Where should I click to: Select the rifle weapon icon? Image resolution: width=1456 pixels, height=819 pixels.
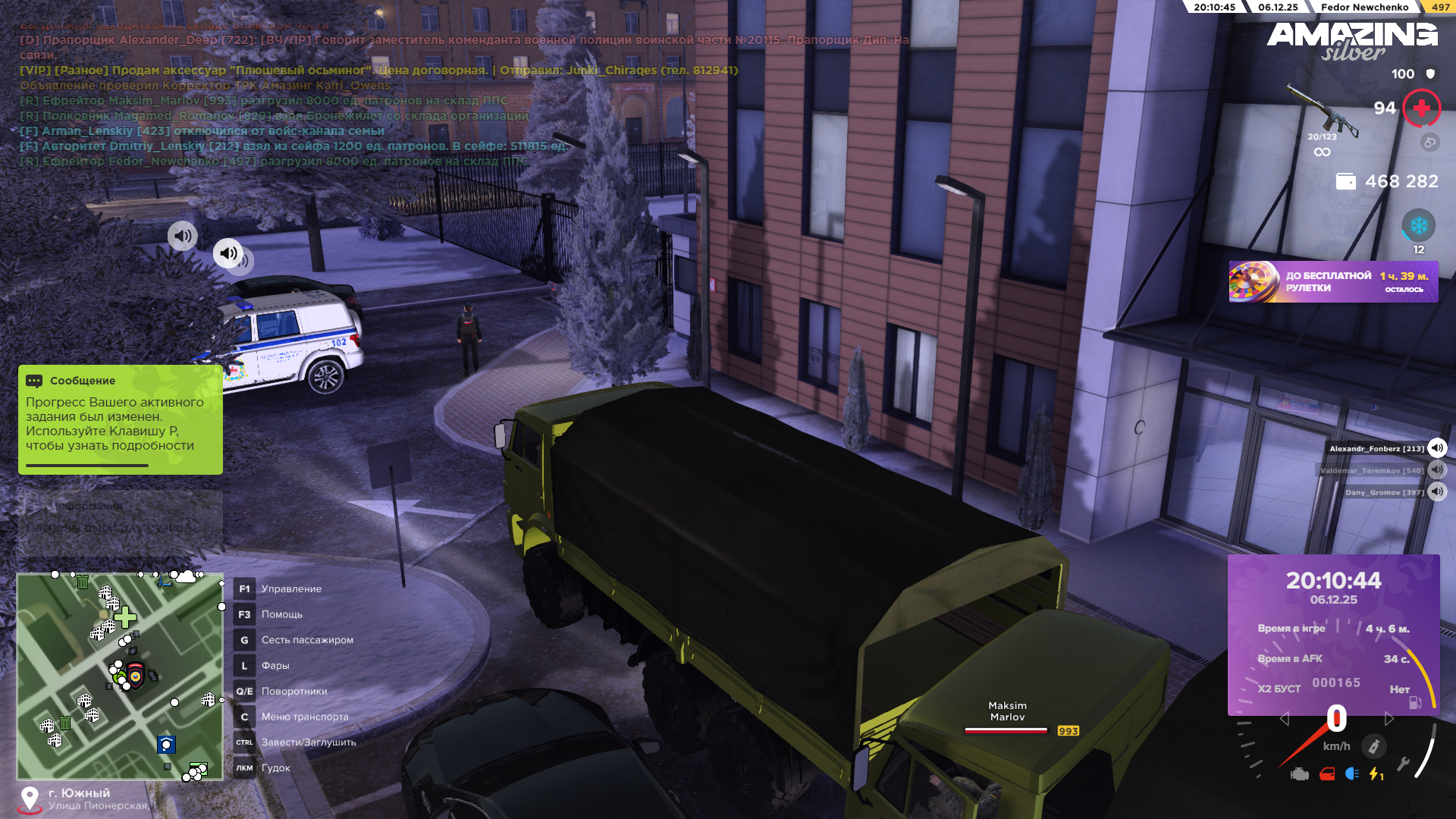pos(1323,114)
